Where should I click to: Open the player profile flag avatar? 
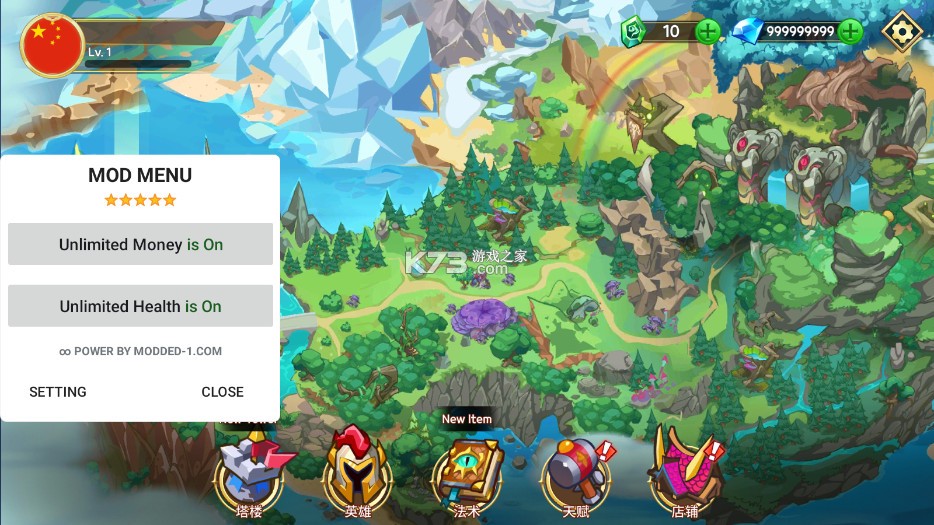click(x=52, y=45)
